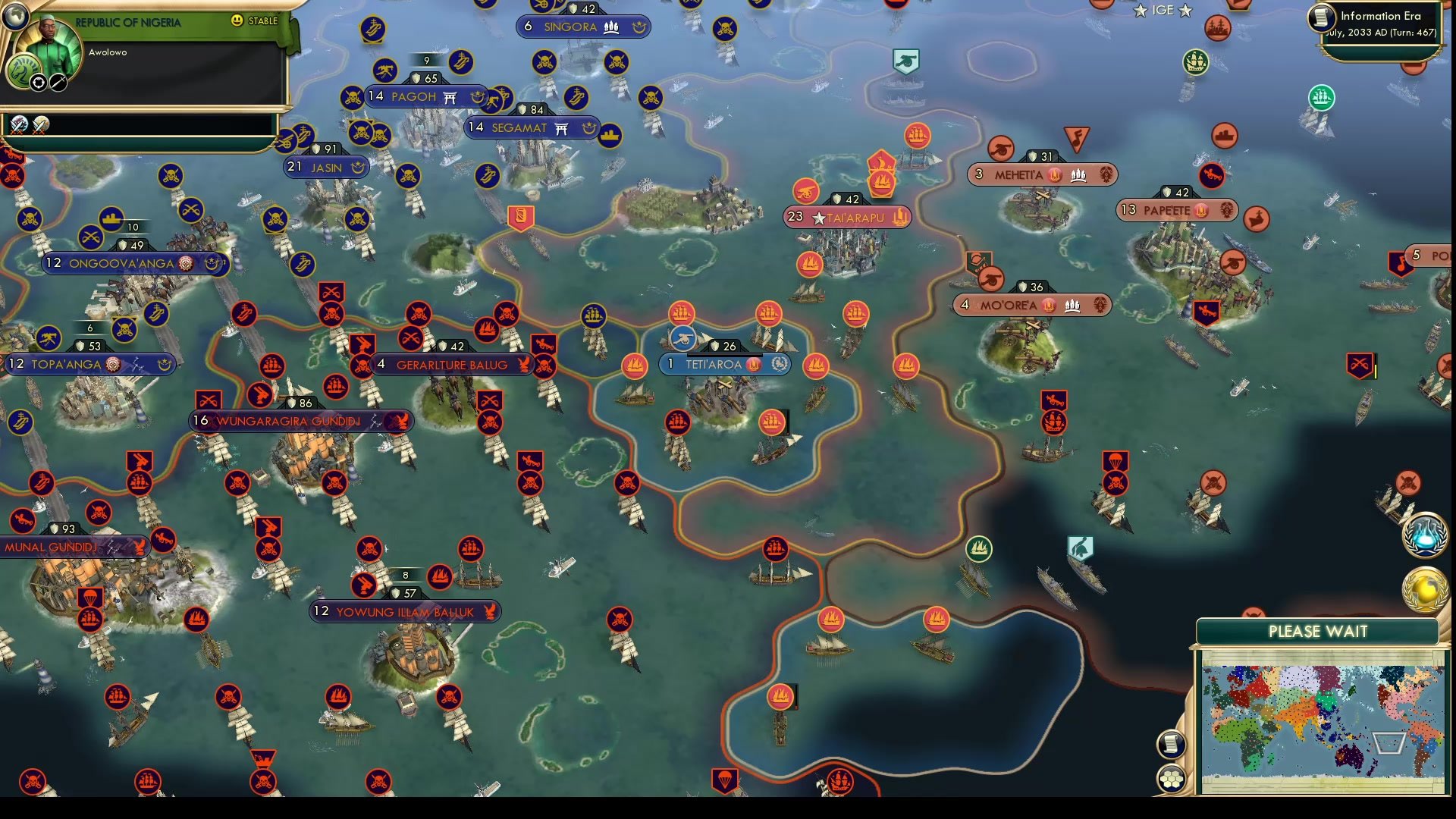Click the Mo'ore'a city banner

point(1031,304)
